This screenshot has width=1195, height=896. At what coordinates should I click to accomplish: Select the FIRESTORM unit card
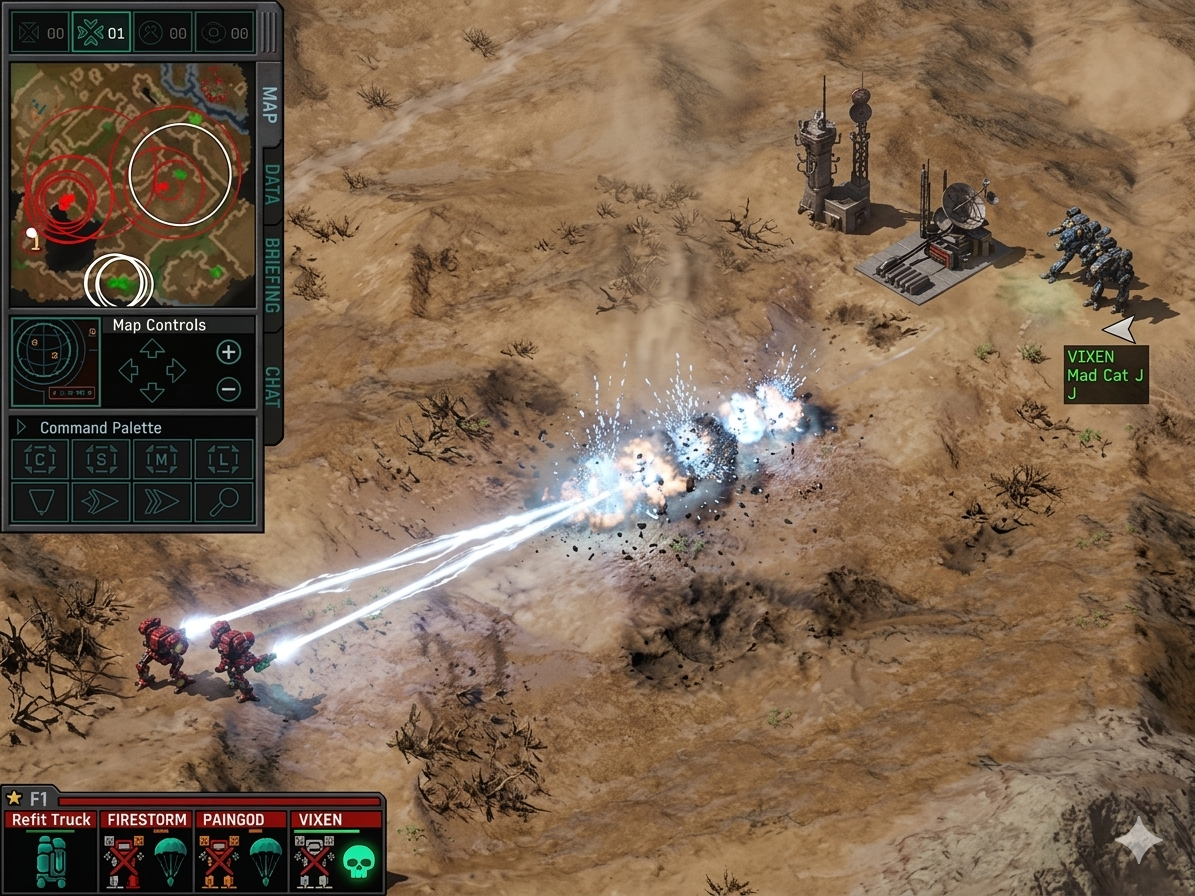click(x=146, y=851)
